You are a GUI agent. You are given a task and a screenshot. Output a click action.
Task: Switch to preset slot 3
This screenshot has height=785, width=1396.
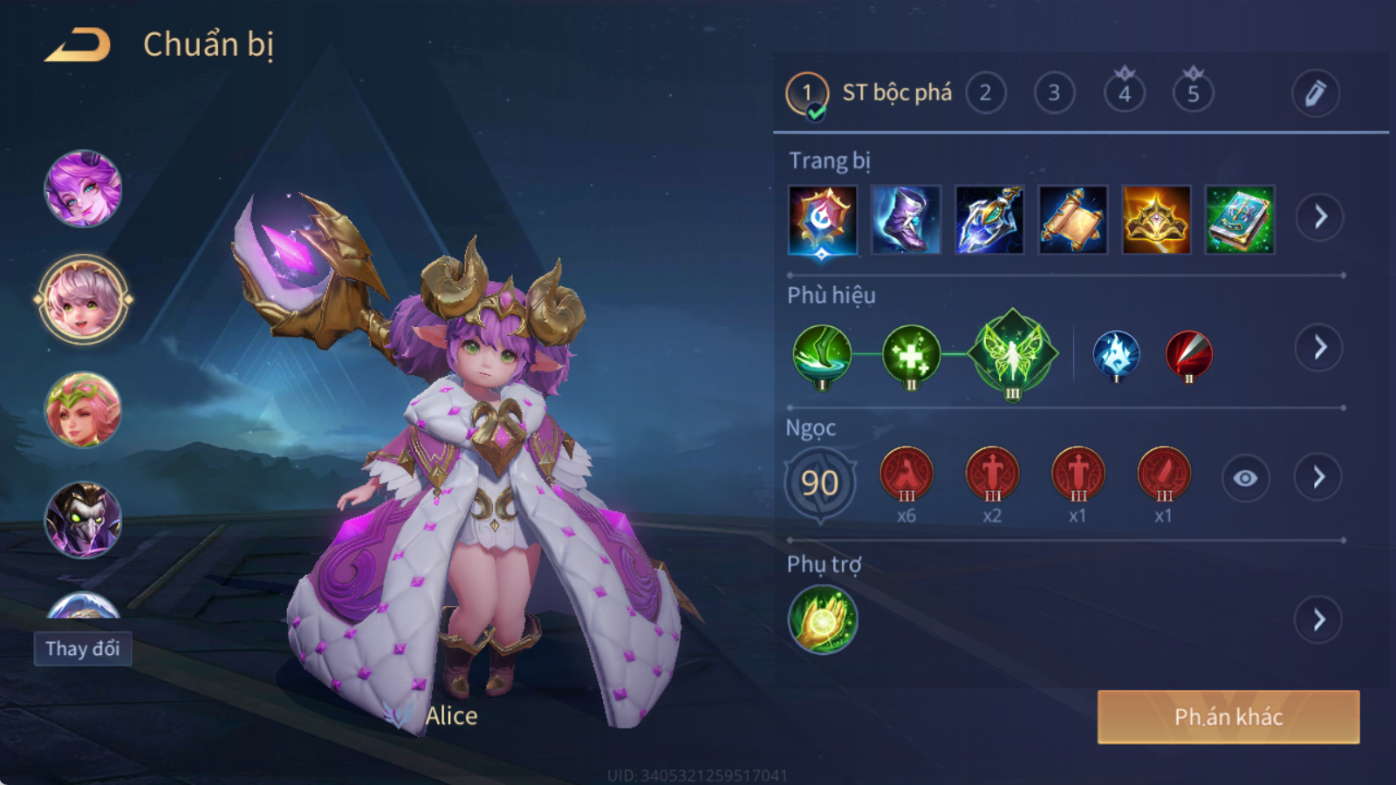click(1054, 94)
